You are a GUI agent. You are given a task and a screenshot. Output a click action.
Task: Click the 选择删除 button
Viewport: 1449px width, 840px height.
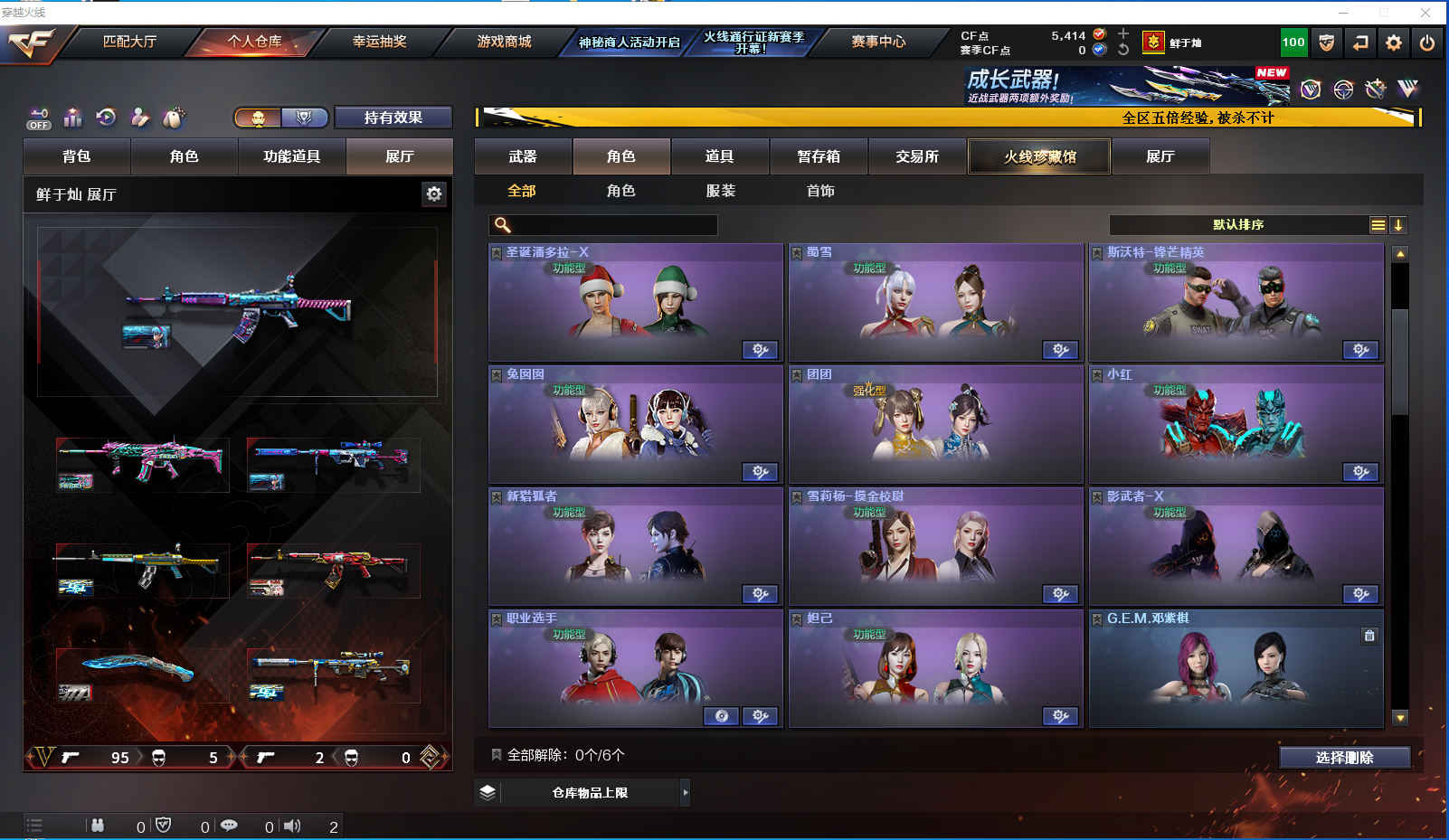(1344, 758)
